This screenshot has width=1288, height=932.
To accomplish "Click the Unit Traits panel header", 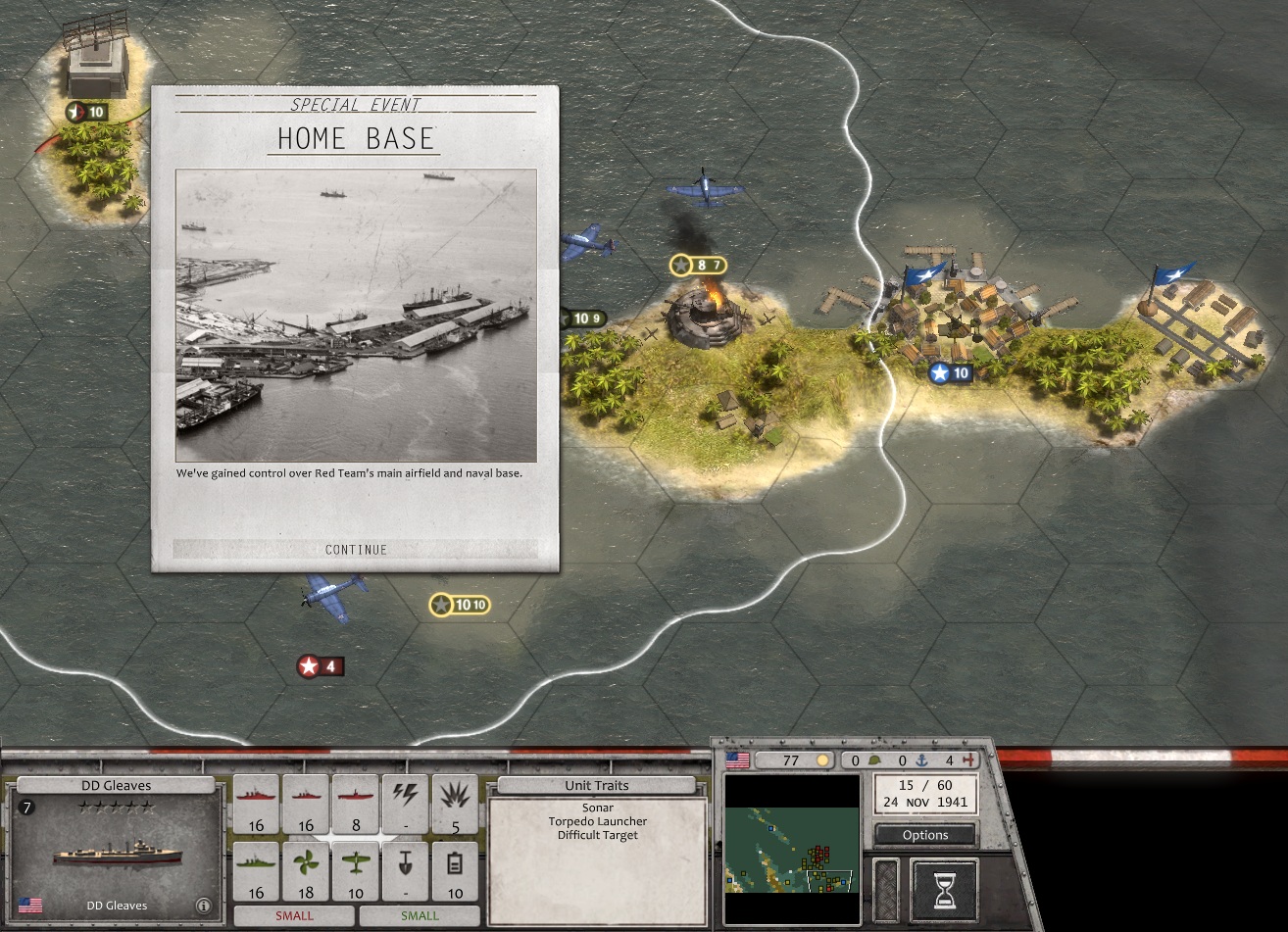I will tap(596, 785).
